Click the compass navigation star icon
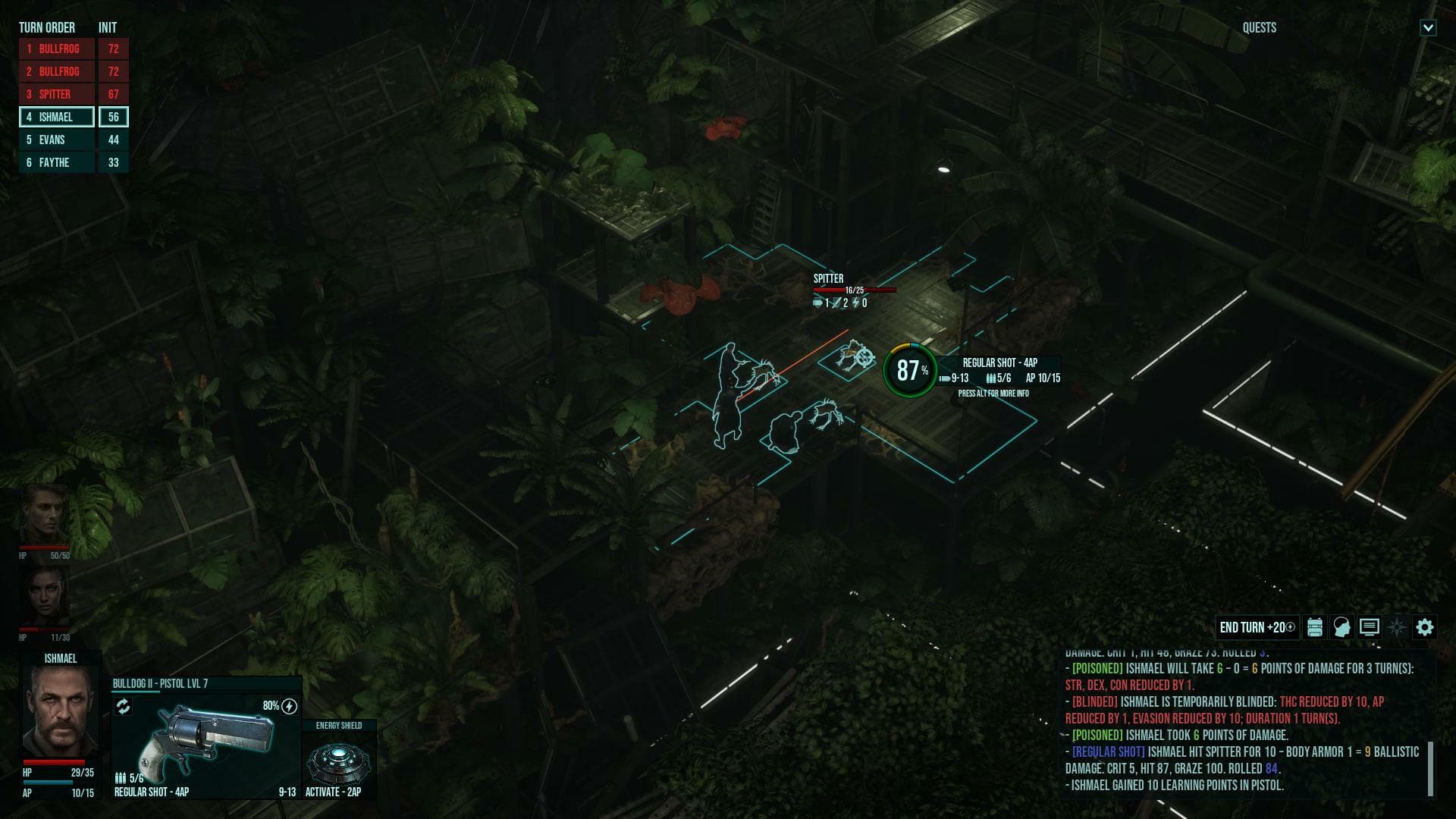1456x819 pixels. (1396, 627)
